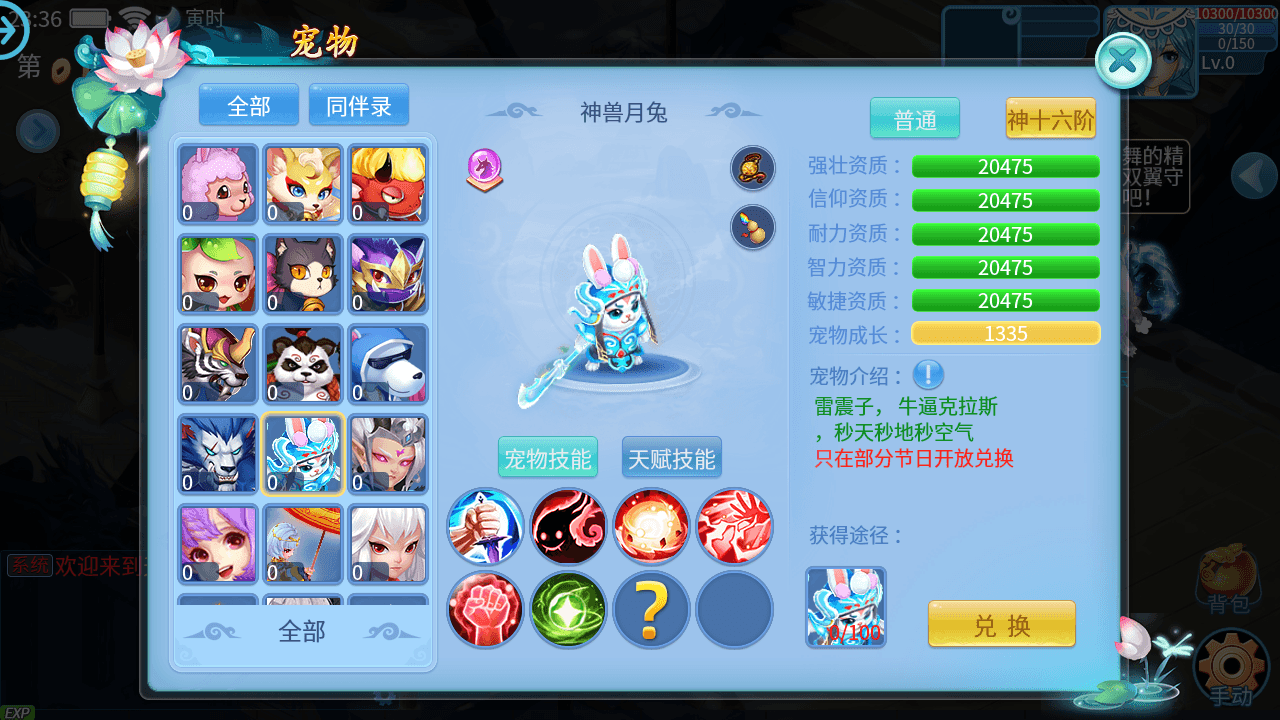Screen dimensions: 1280x720
Task: Click the 宠物介绍 info bubble
Action: point(928,375)
